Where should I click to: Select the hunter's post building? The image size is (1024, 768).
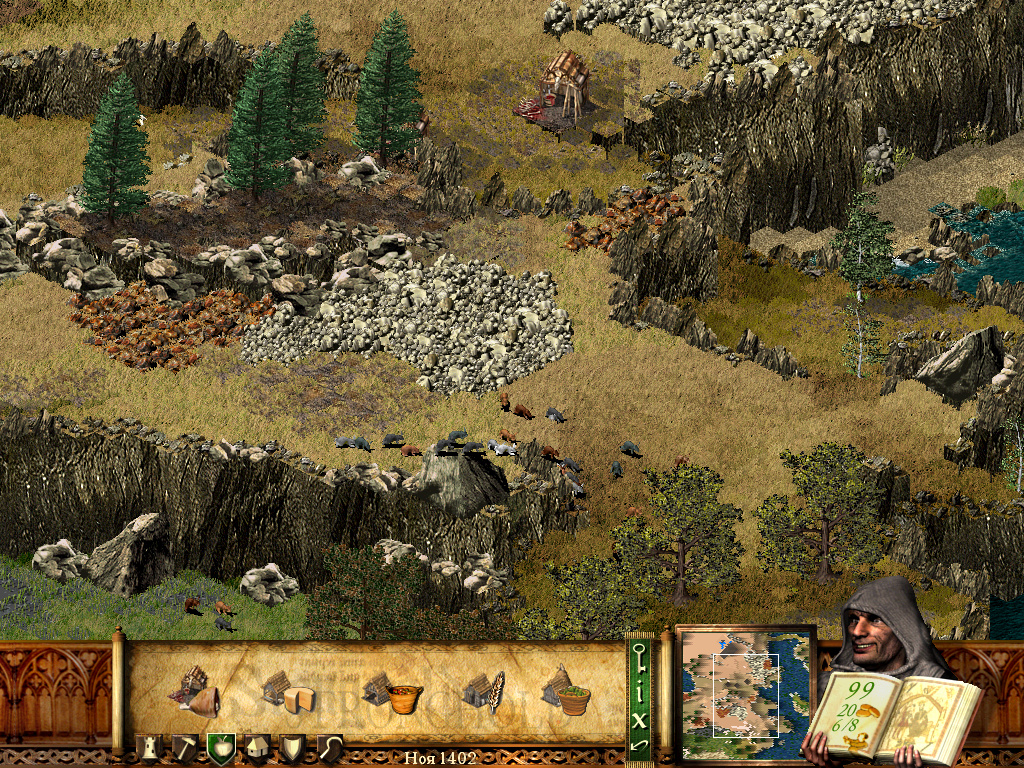(194, 689)
